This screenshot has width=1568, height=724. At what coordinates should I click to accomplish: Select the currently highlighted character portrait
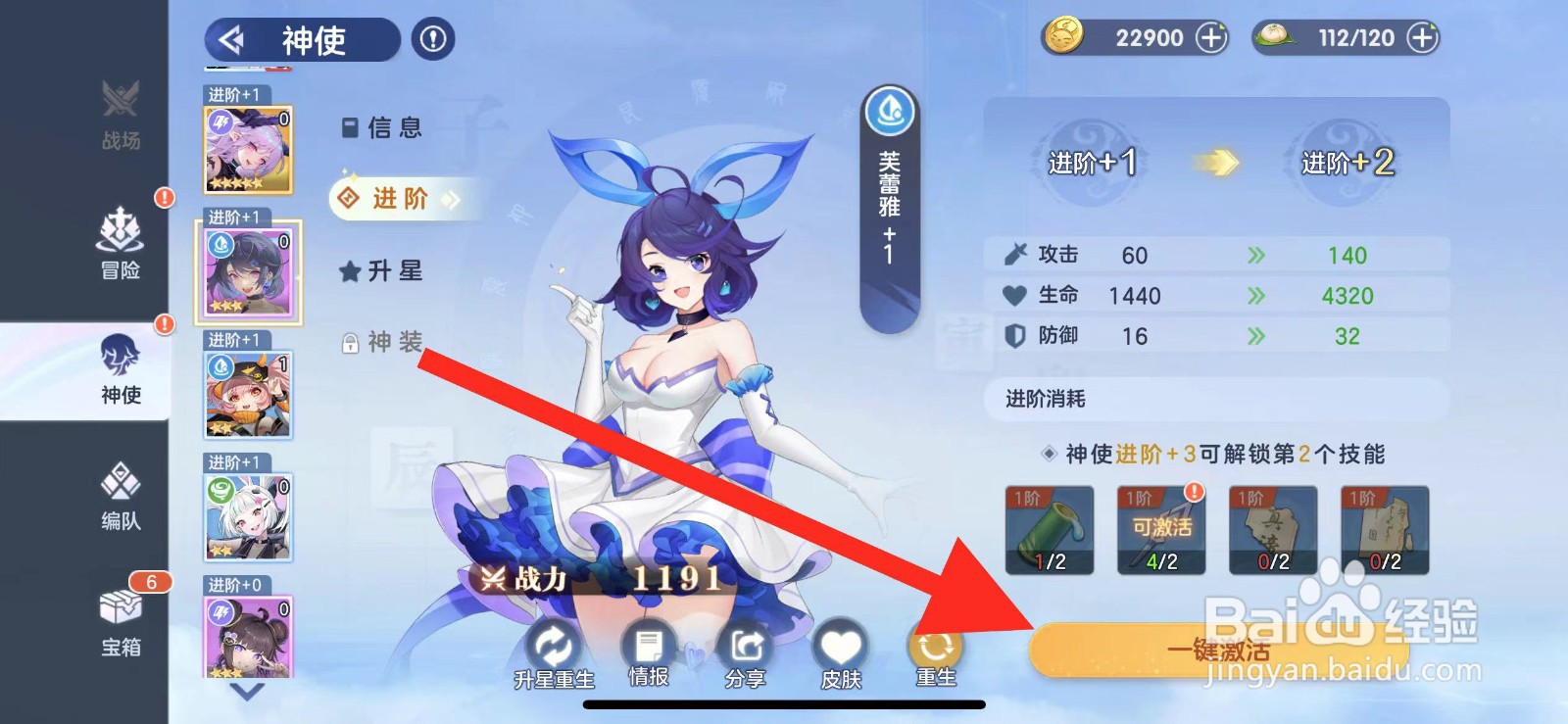(x=248, y=272)
